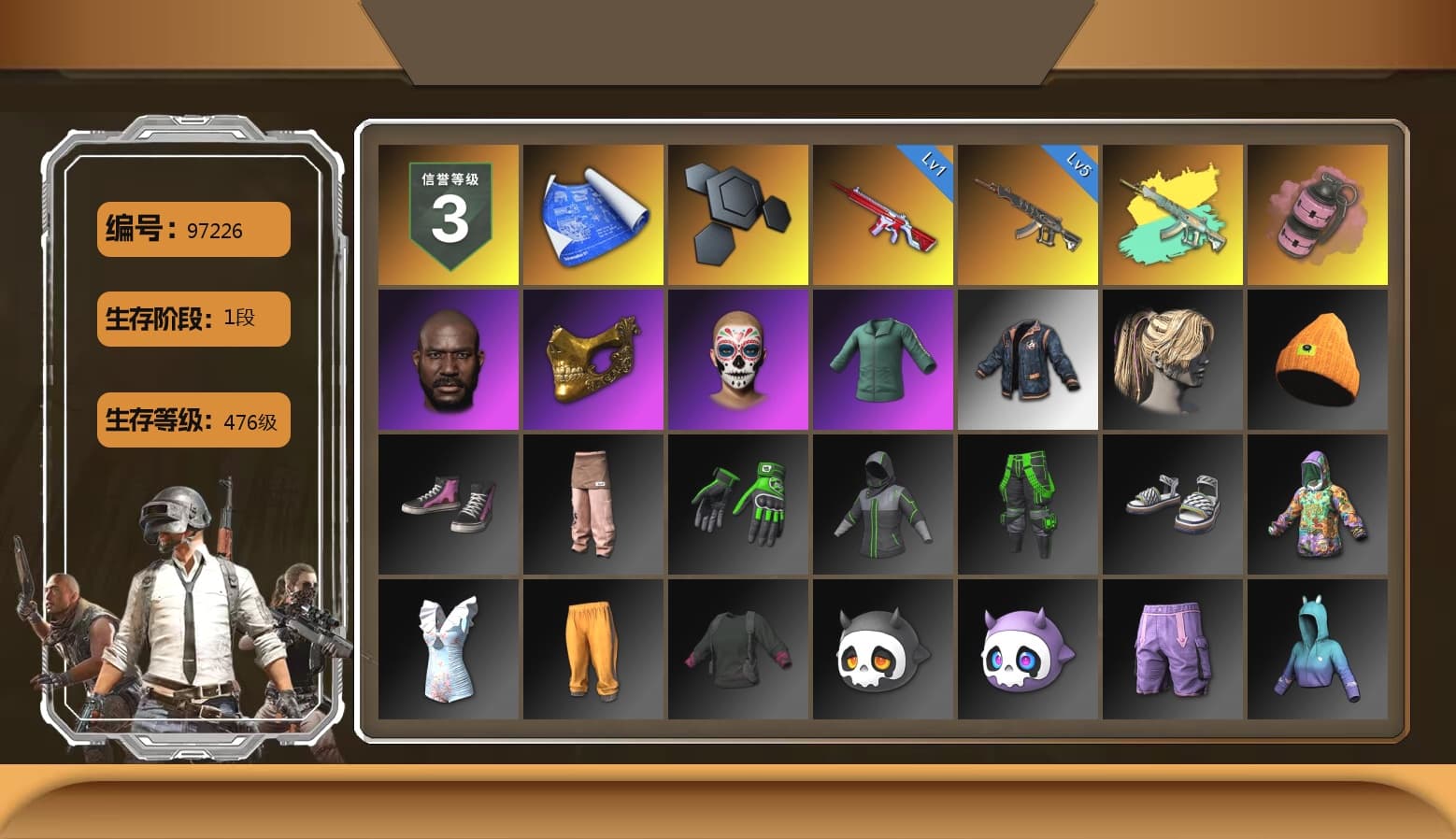View the orange knit beanie
This screenshot has width=1456, height=839.
click(x=1318, y=359)
